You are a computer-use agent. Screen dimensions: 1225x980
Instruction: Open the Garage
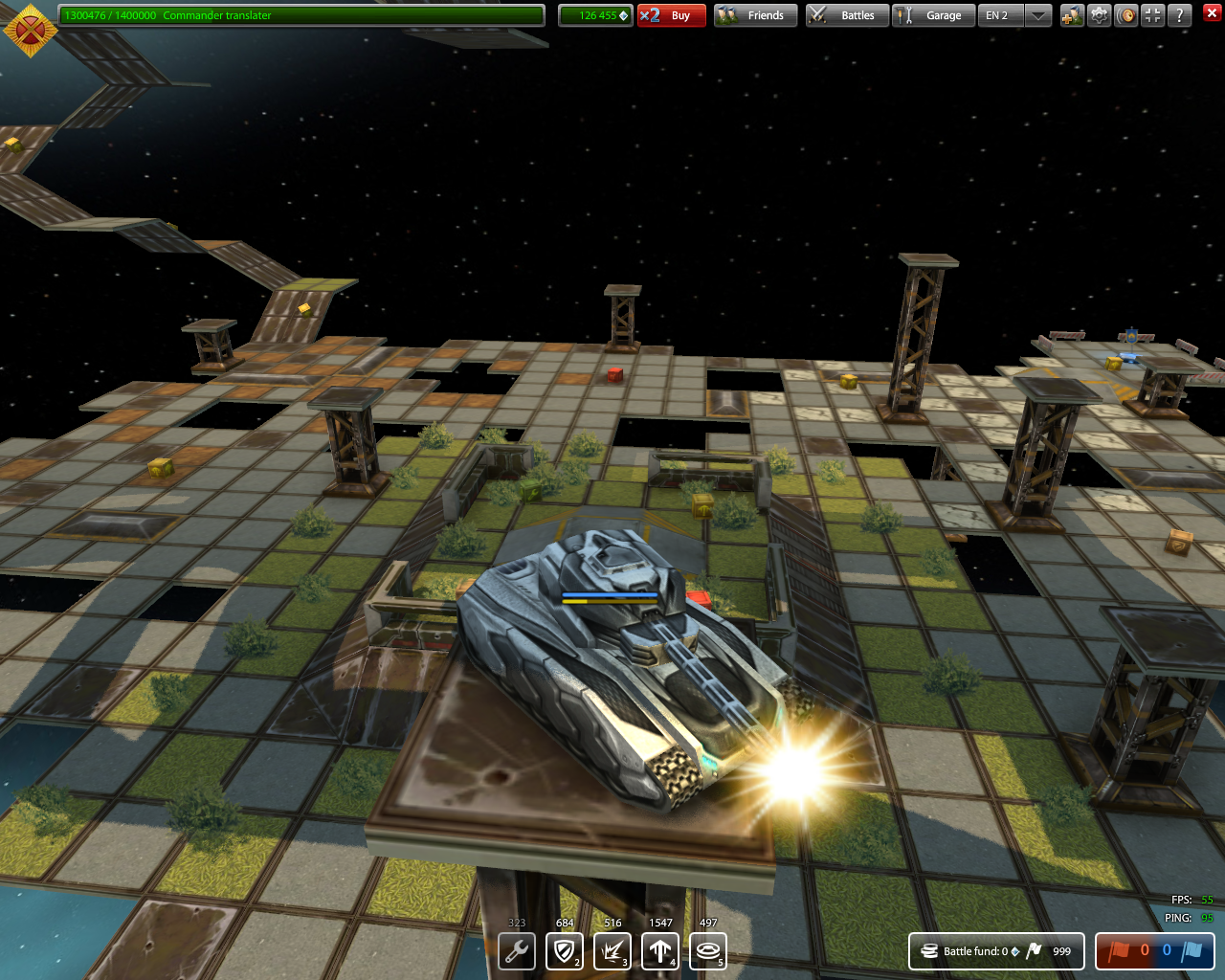pyautogui.click(x=933, y=15)
